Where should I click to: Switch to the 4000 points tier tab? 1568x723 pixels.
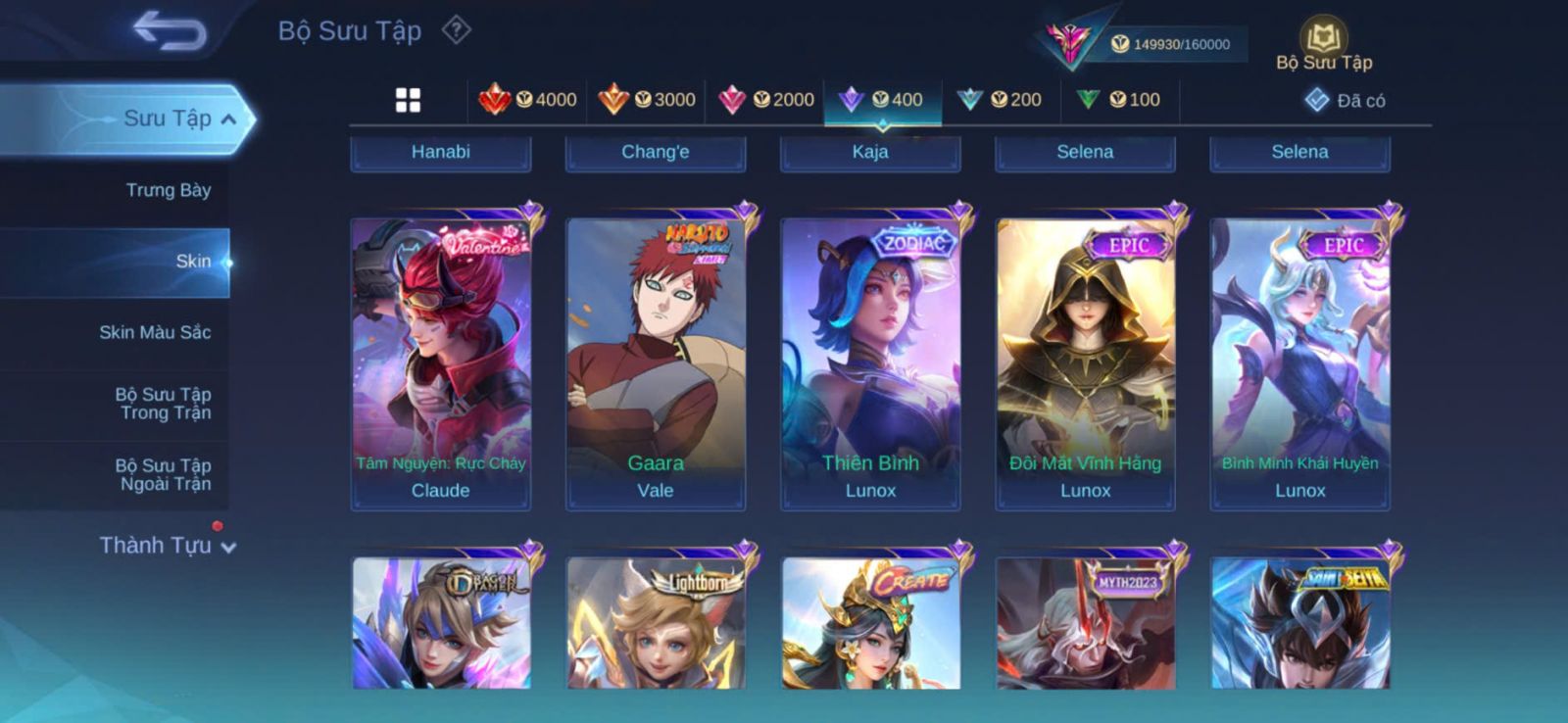[x=527, y=100]
